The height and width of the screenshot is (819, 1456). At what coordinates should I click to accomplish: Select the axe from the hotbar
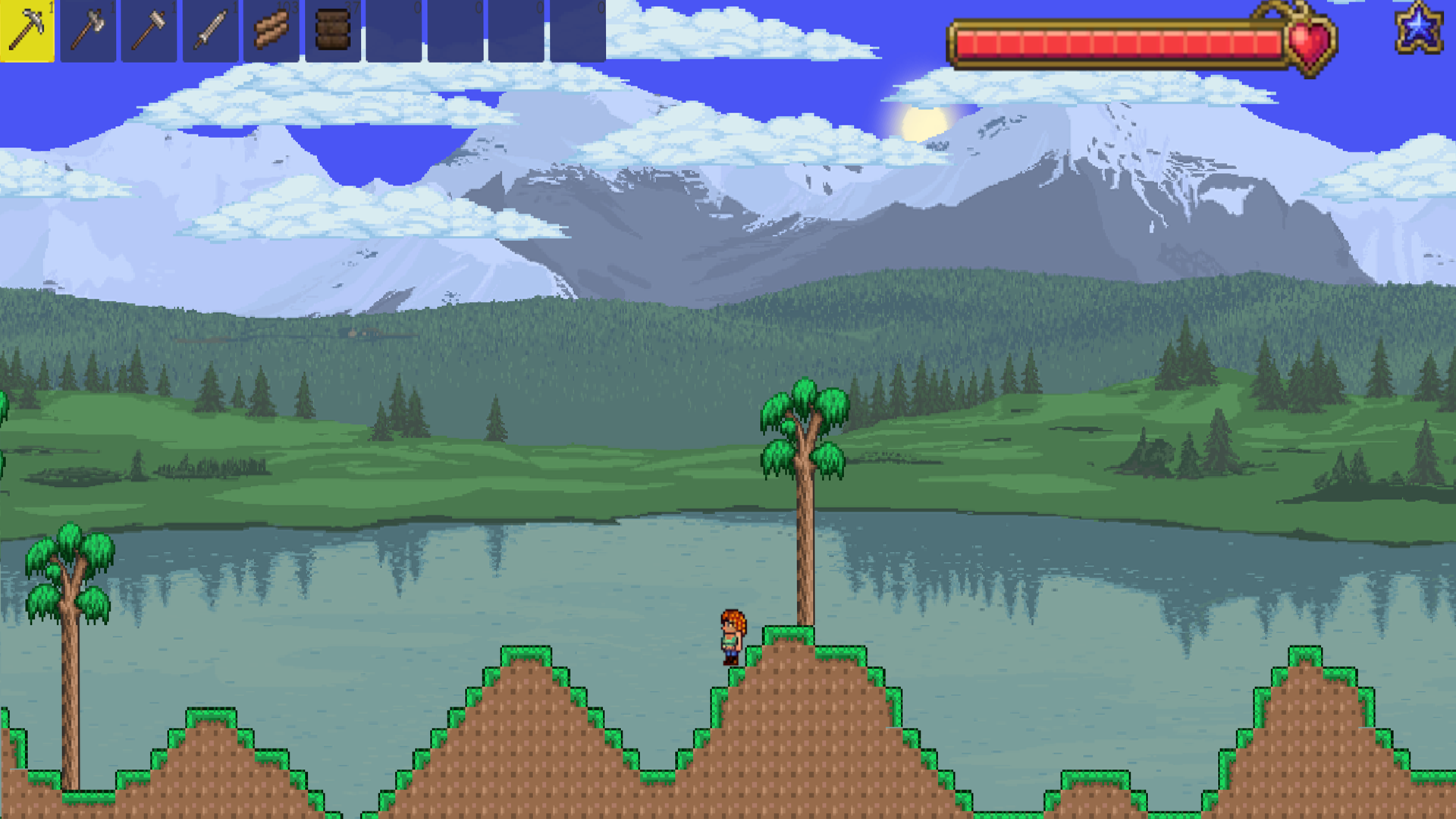[x=88, y=32]
